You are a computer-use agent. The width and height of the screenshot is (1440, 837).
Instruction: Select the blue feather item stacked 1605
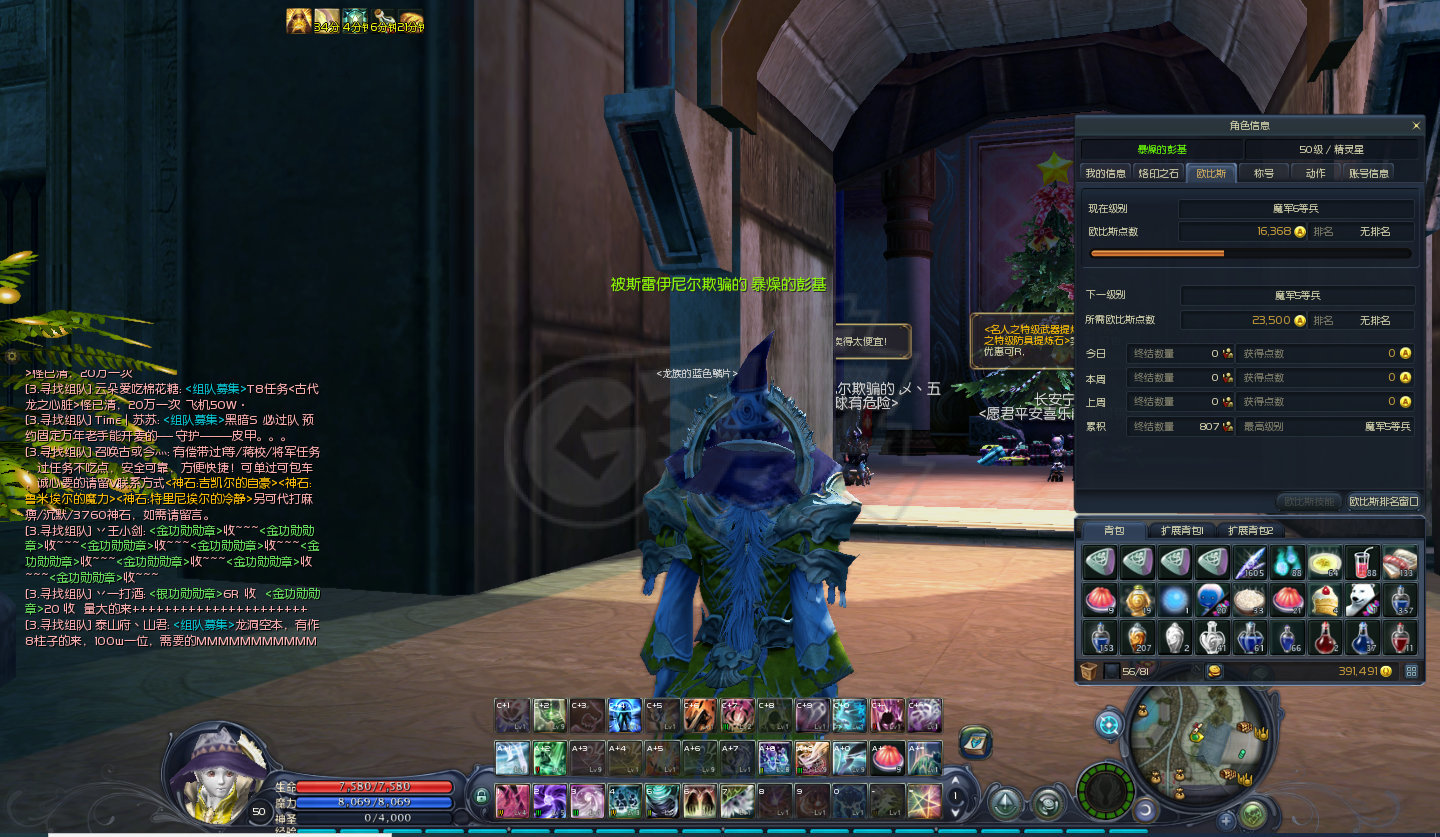pos(1250,563)
